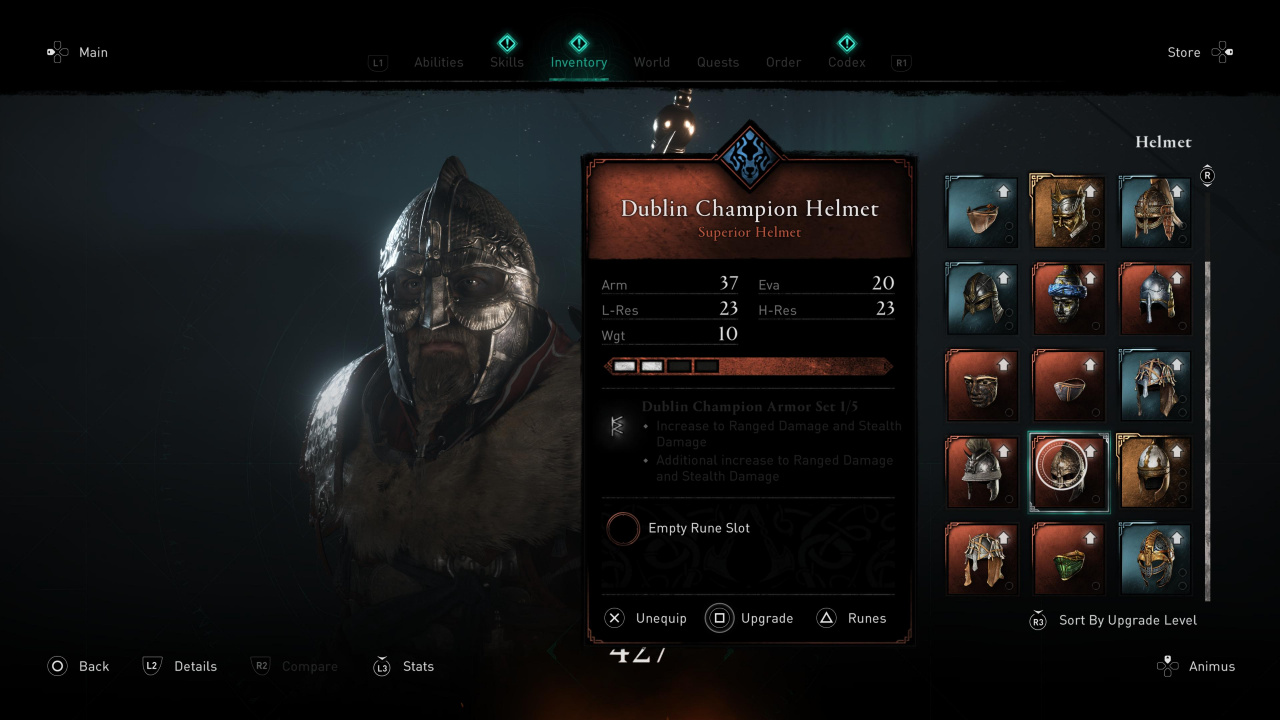Open the Skills tab
The image size is (1280, 720).
(507, 62)
